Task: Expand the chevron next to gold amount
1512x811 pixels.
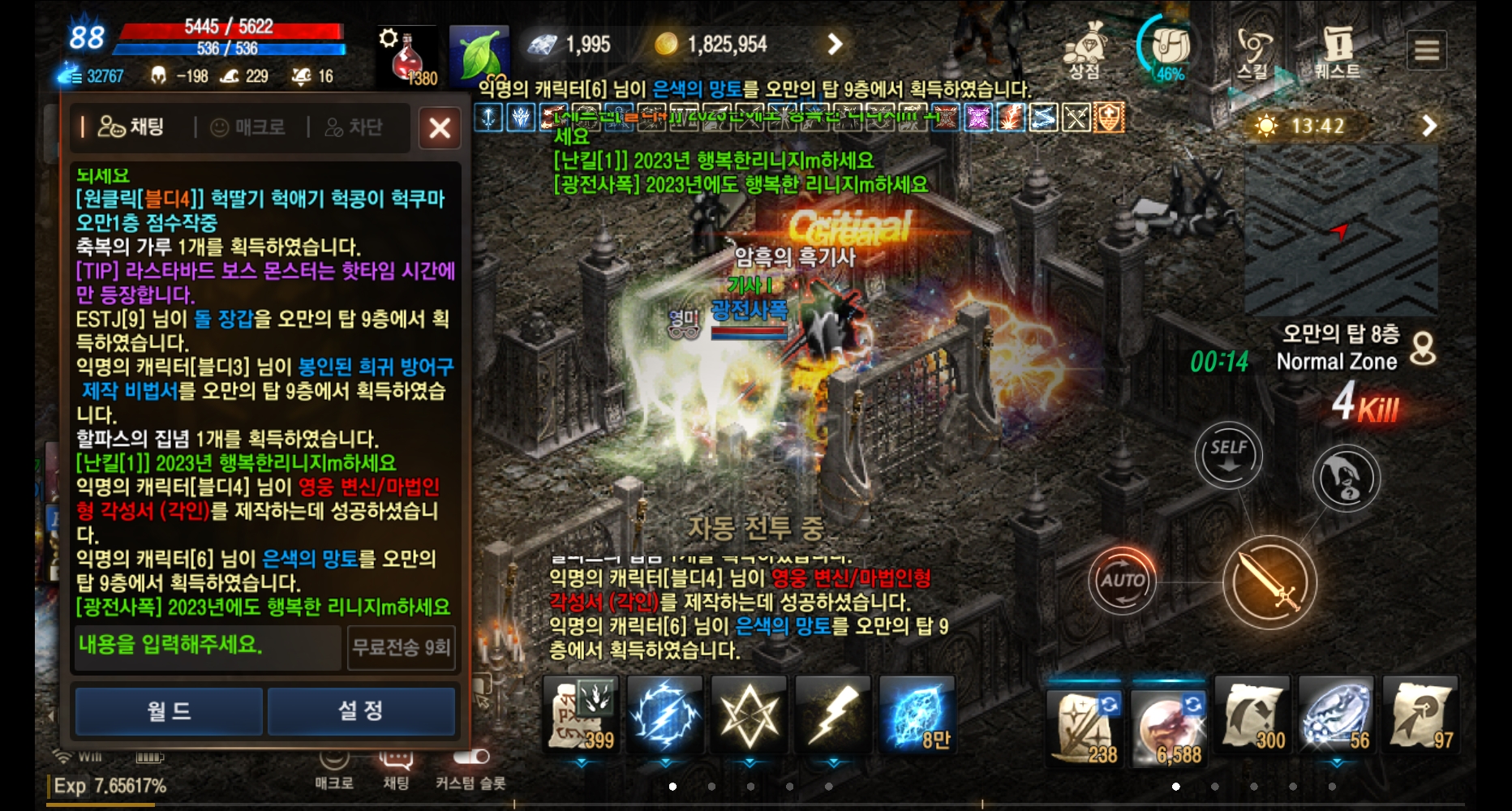Action: tap(835, 45)
